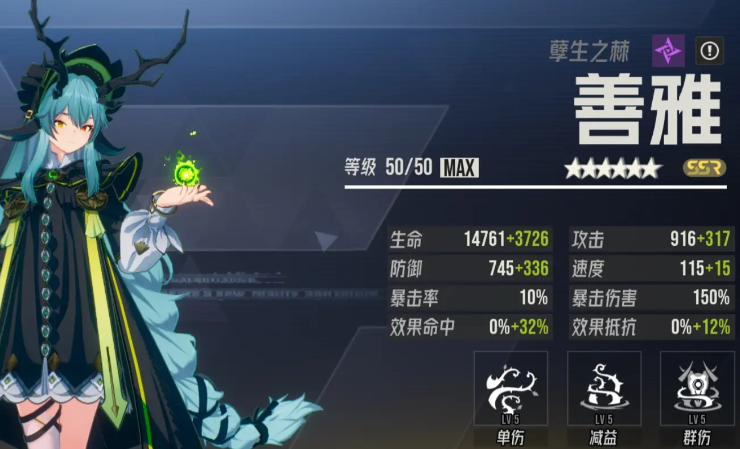740x449 pixels.
Task: Open the exclamation mark info button
Action: 709,51
